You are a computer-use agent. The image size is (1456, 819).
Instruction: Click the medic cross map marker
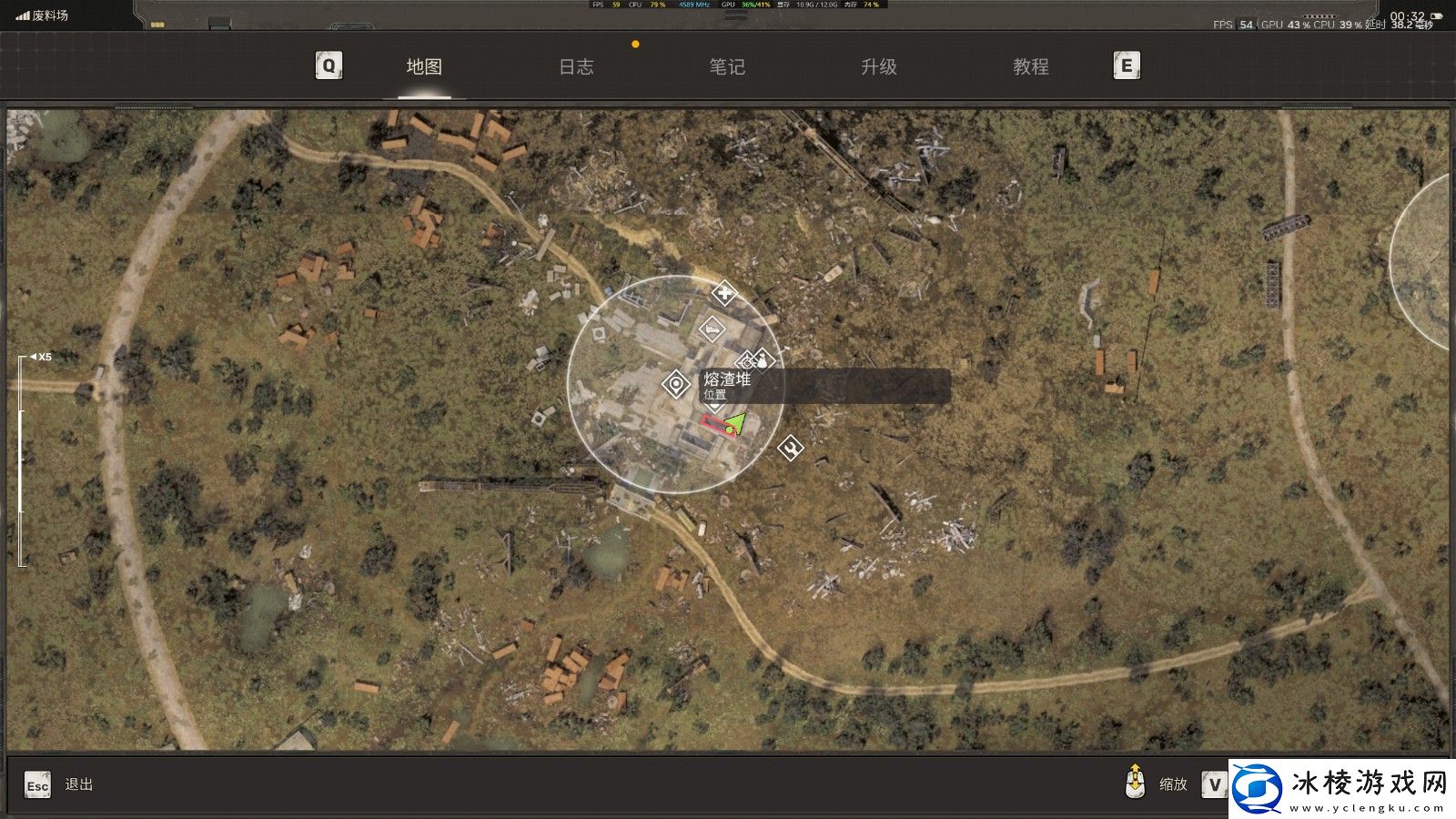point(723,294)
